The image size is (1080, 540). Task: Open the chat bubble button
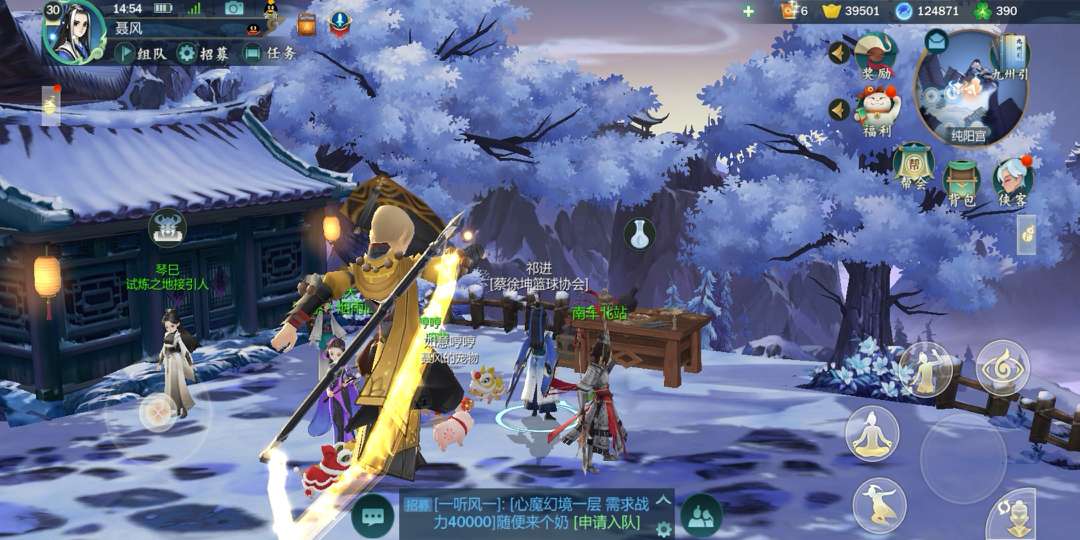(x=372, y=516)
